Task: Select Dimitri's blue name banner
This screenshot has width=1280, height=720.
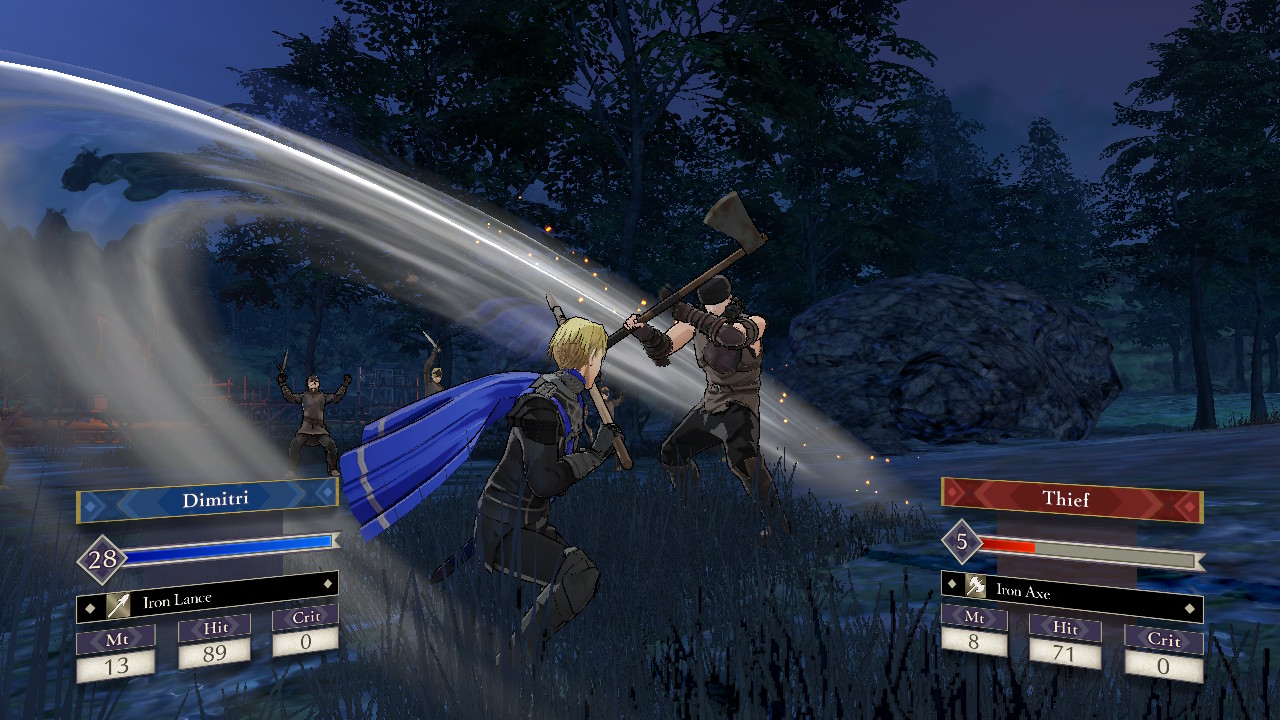Action: click(x=208, y=499)
